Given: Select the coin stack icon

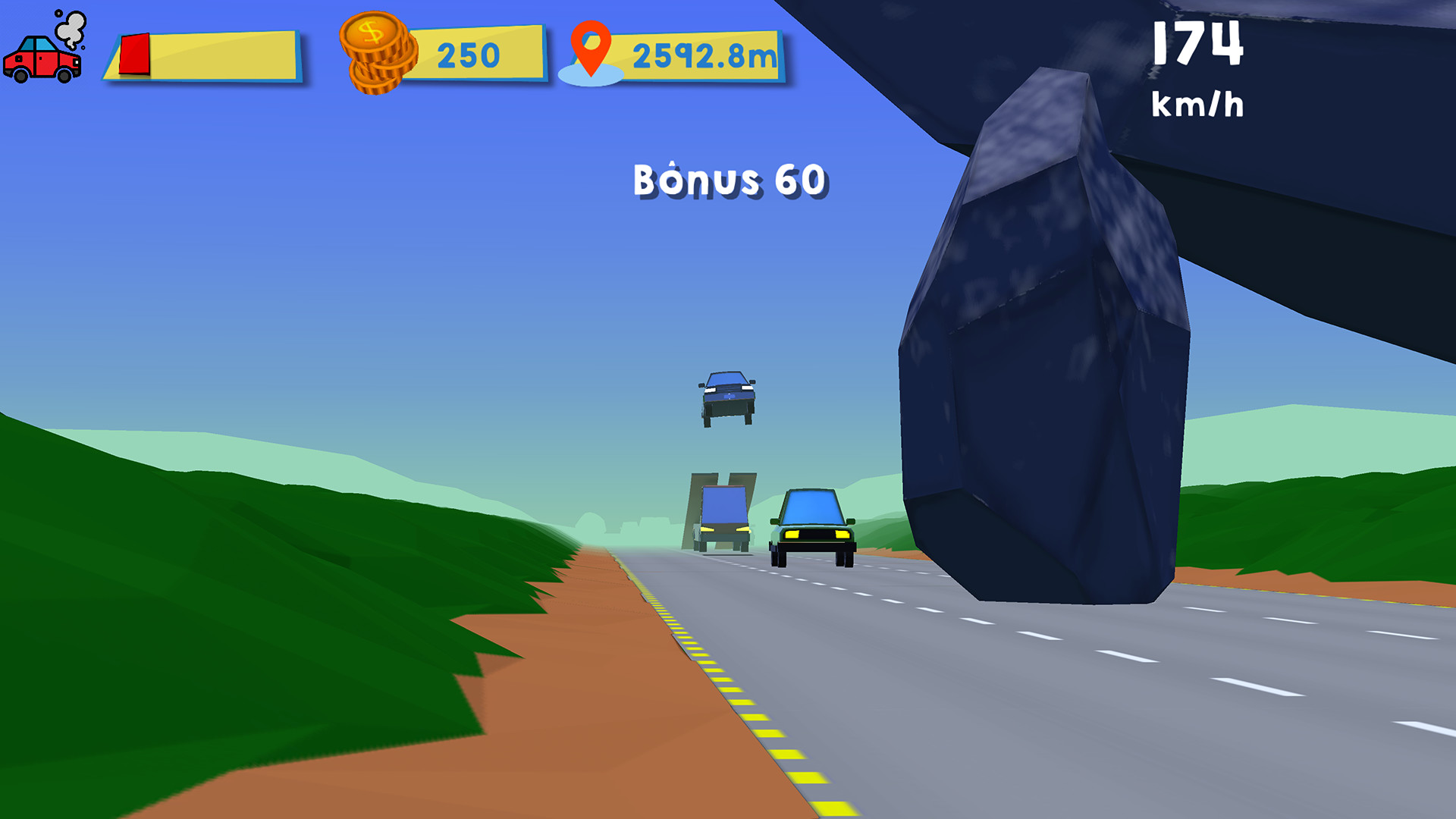Looking at the screenshot, I should click(378, 53).
